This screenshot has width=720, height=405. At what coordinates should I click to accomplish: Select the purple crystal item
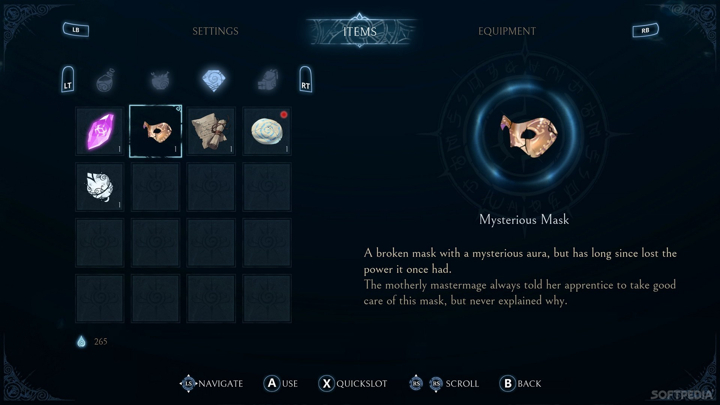100,131
